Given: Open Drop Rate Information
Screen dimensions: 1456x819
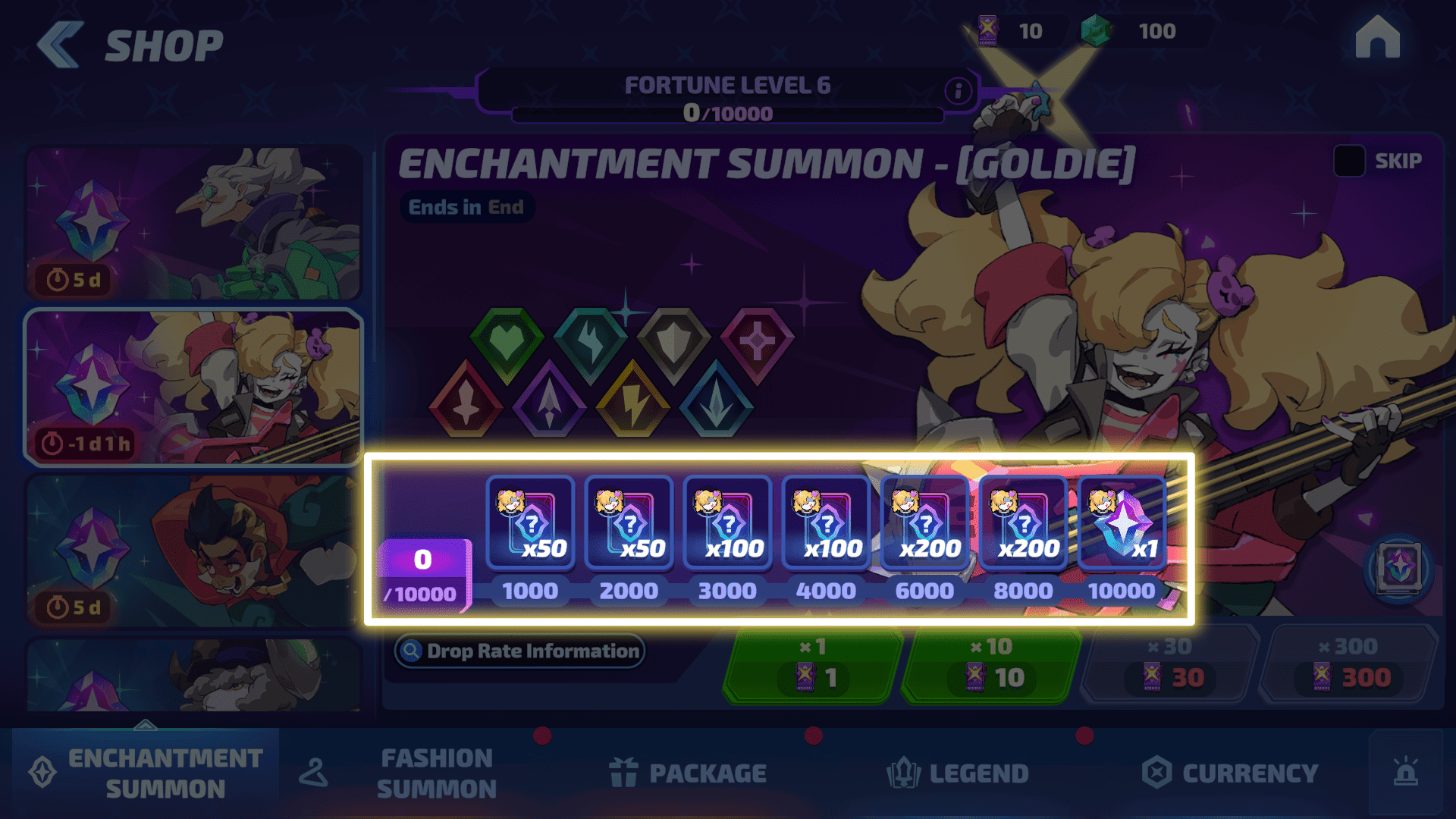Looking at the screenshot, I should coord(520,651).
